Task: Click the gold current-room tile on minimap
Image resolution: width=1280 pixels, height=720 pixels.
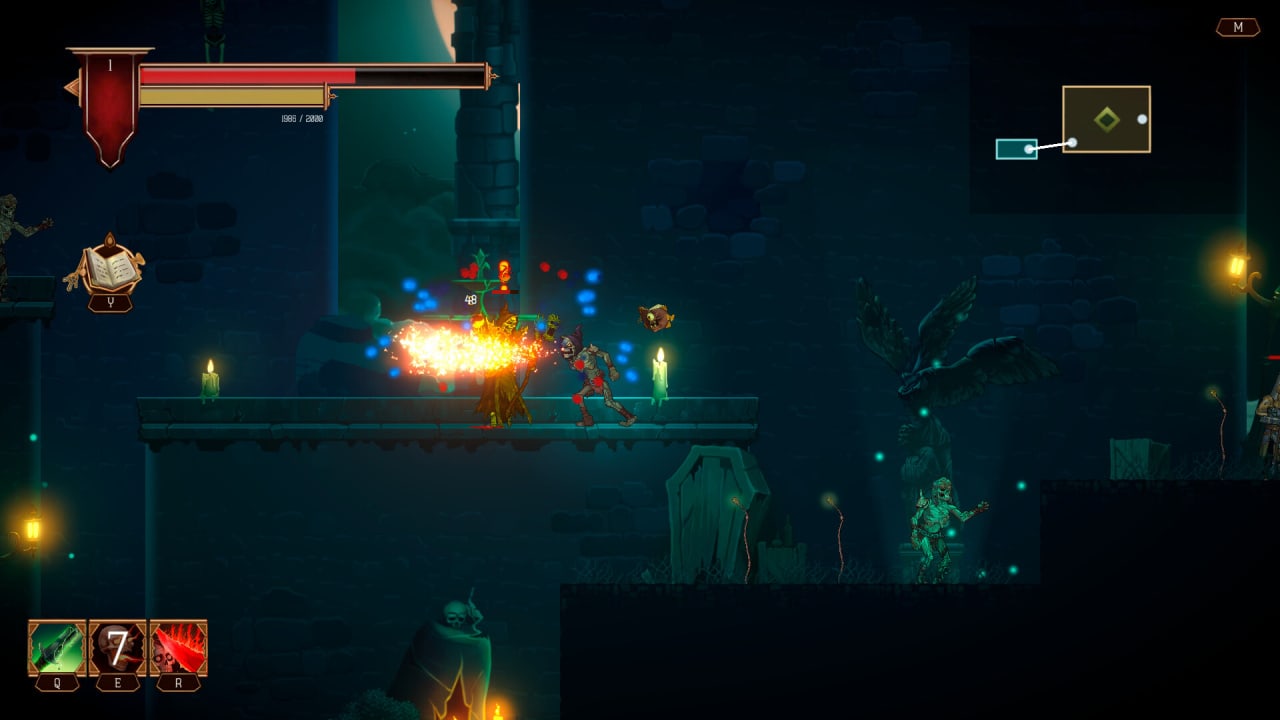Action: pyautogui.click(x=1106, y=119)
